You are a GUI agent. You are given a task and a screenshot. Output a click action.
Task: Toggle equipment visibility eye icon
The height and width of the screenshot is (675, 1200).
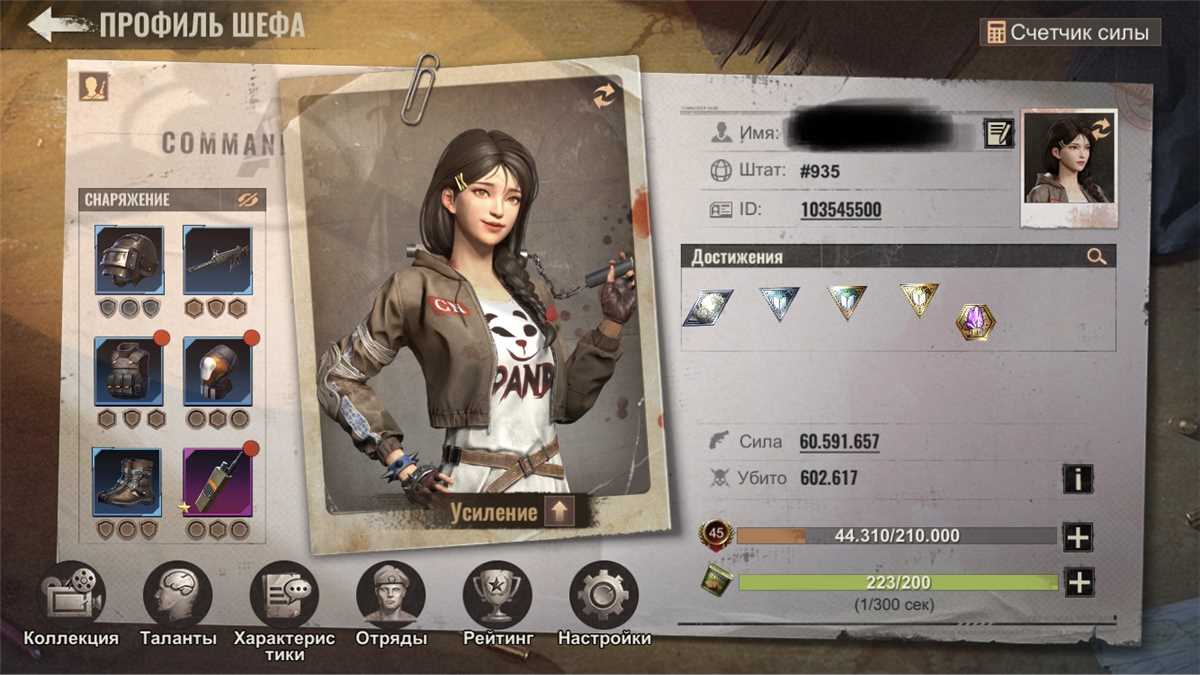pos(248,200)
